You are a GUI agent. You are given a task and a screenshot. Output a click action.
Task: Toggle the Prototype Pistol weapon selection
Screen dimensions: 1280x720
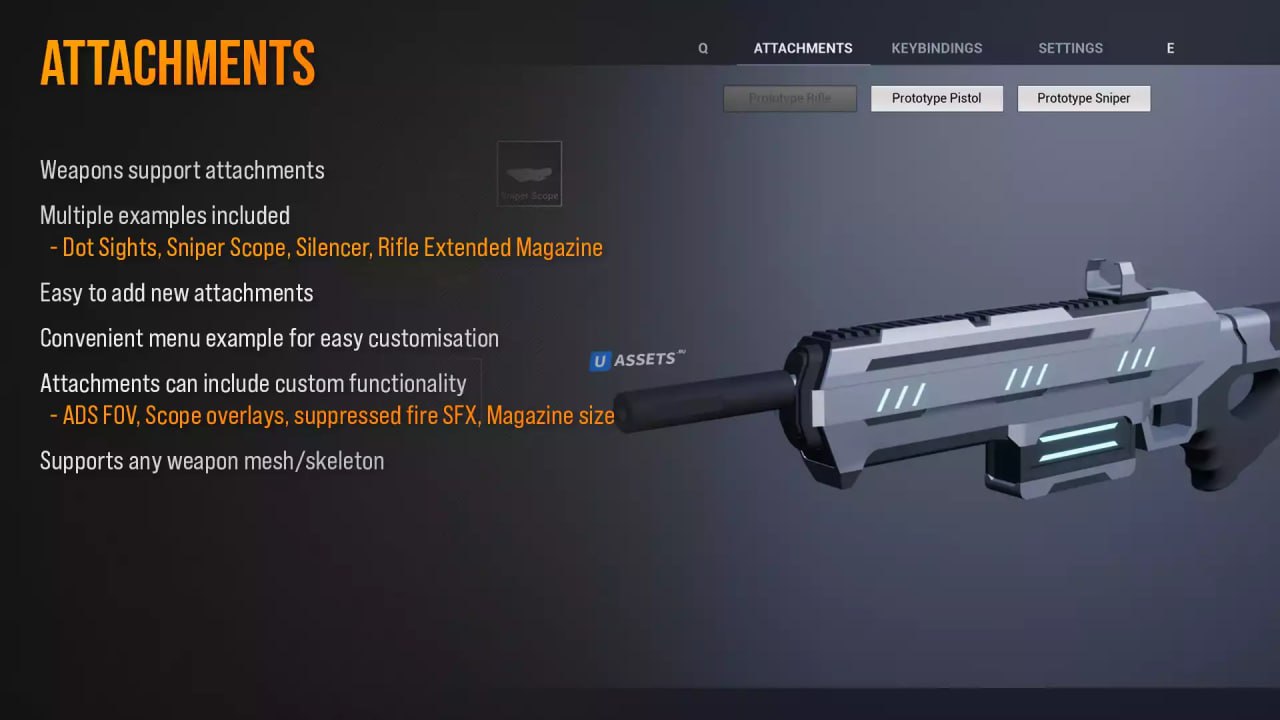pyautogui.click(x=936, y=98)
